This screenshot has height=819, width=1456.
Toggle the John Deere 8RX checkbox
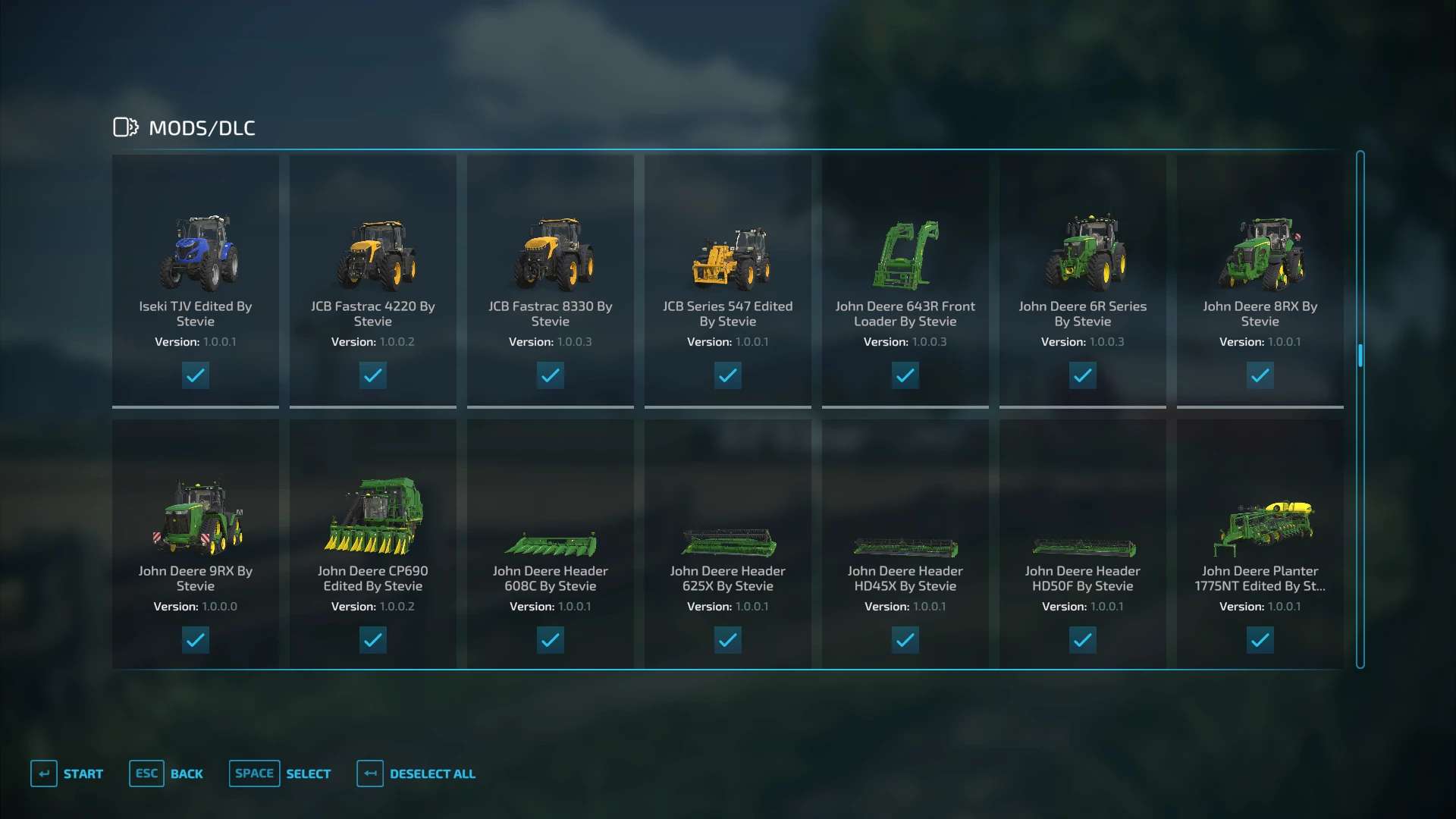1260,375
